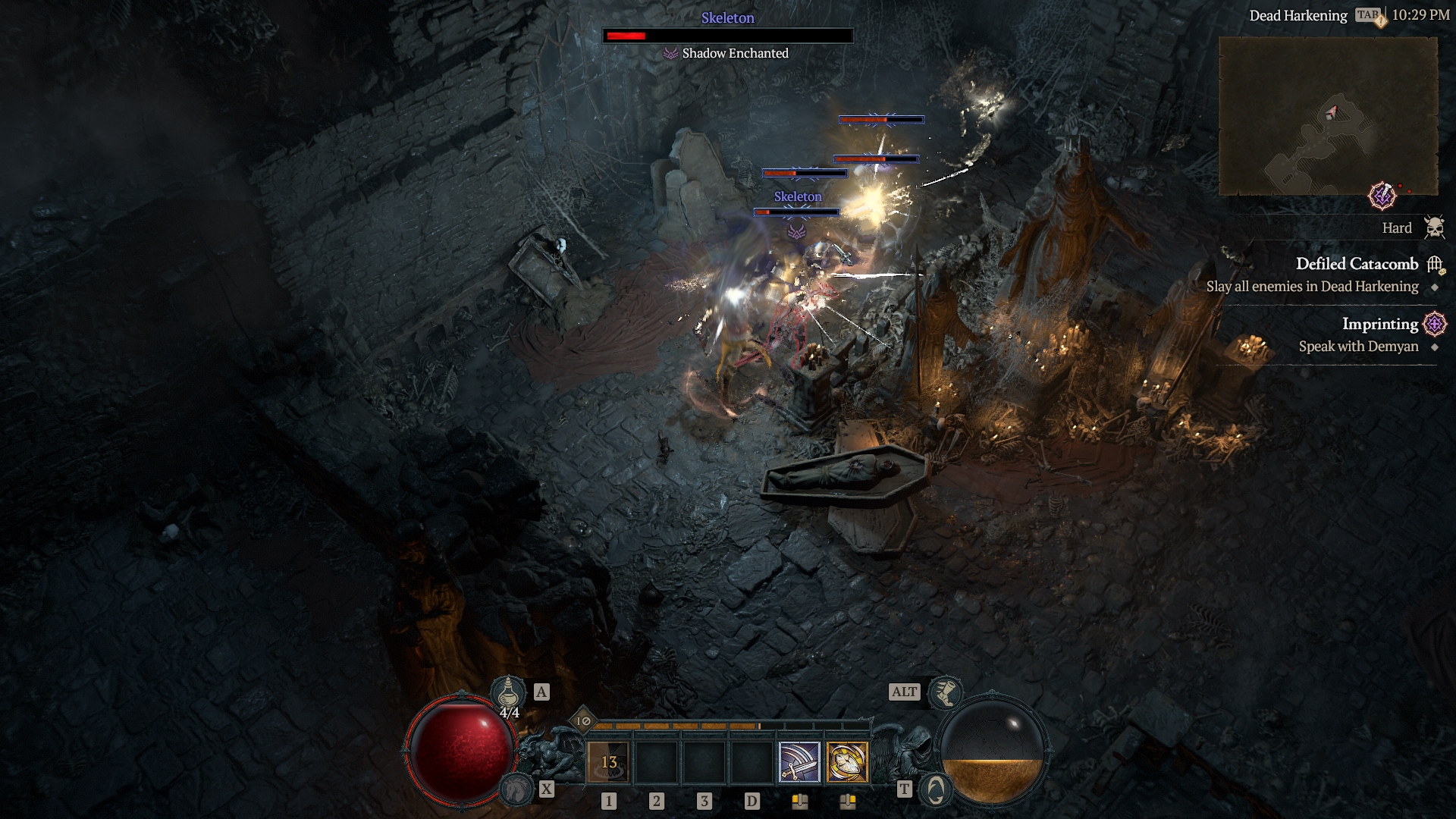Screen dimensions: 1456x819
Task: Open the town portal swirl icon
Action: (935, 790)
